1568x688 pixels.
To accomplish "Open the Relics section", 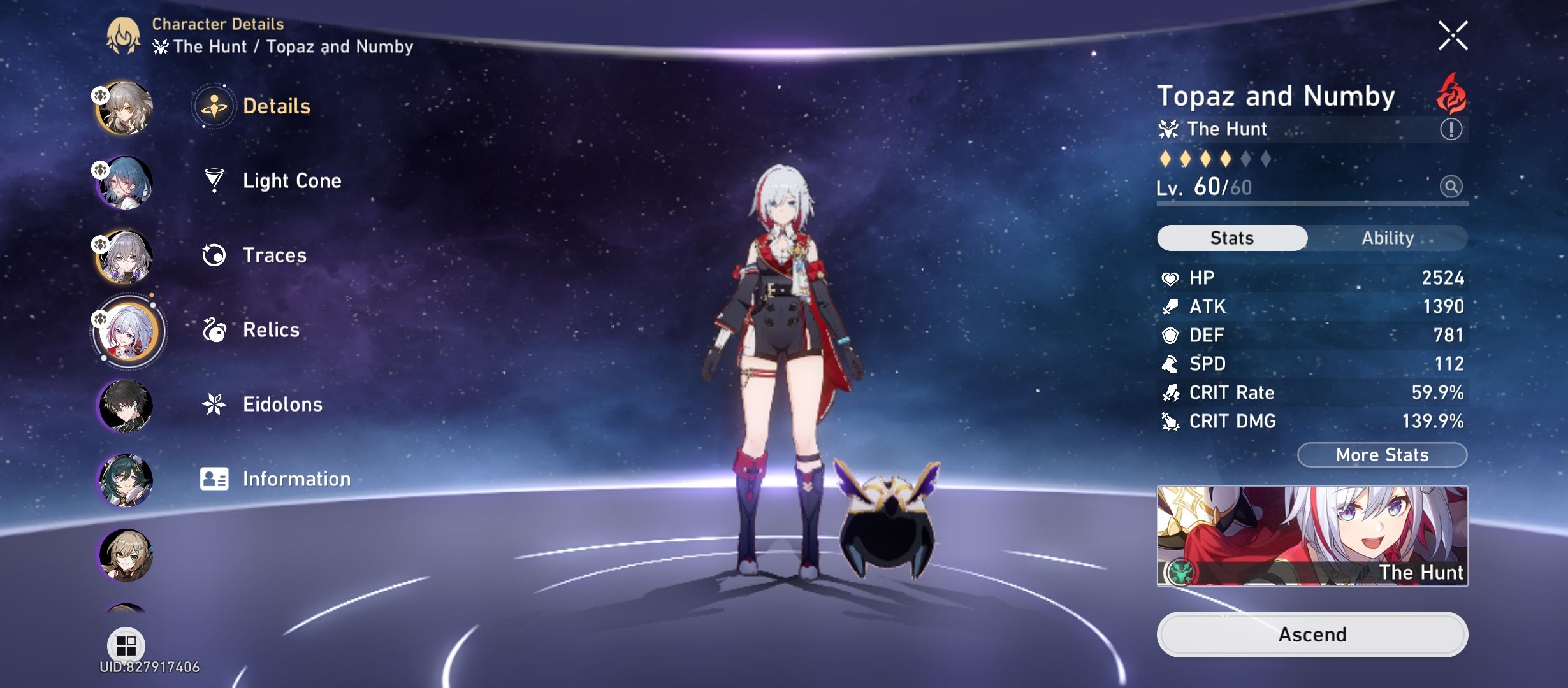I will tap(270, 329).
